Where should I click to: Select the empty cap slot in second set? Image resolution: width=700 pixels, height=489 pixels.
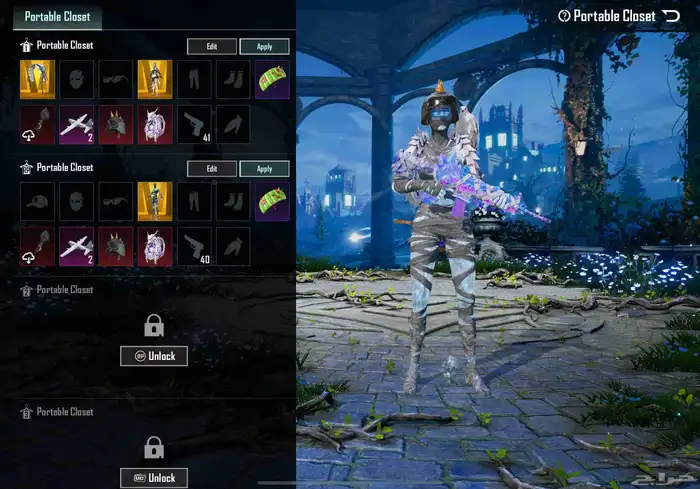38,201
